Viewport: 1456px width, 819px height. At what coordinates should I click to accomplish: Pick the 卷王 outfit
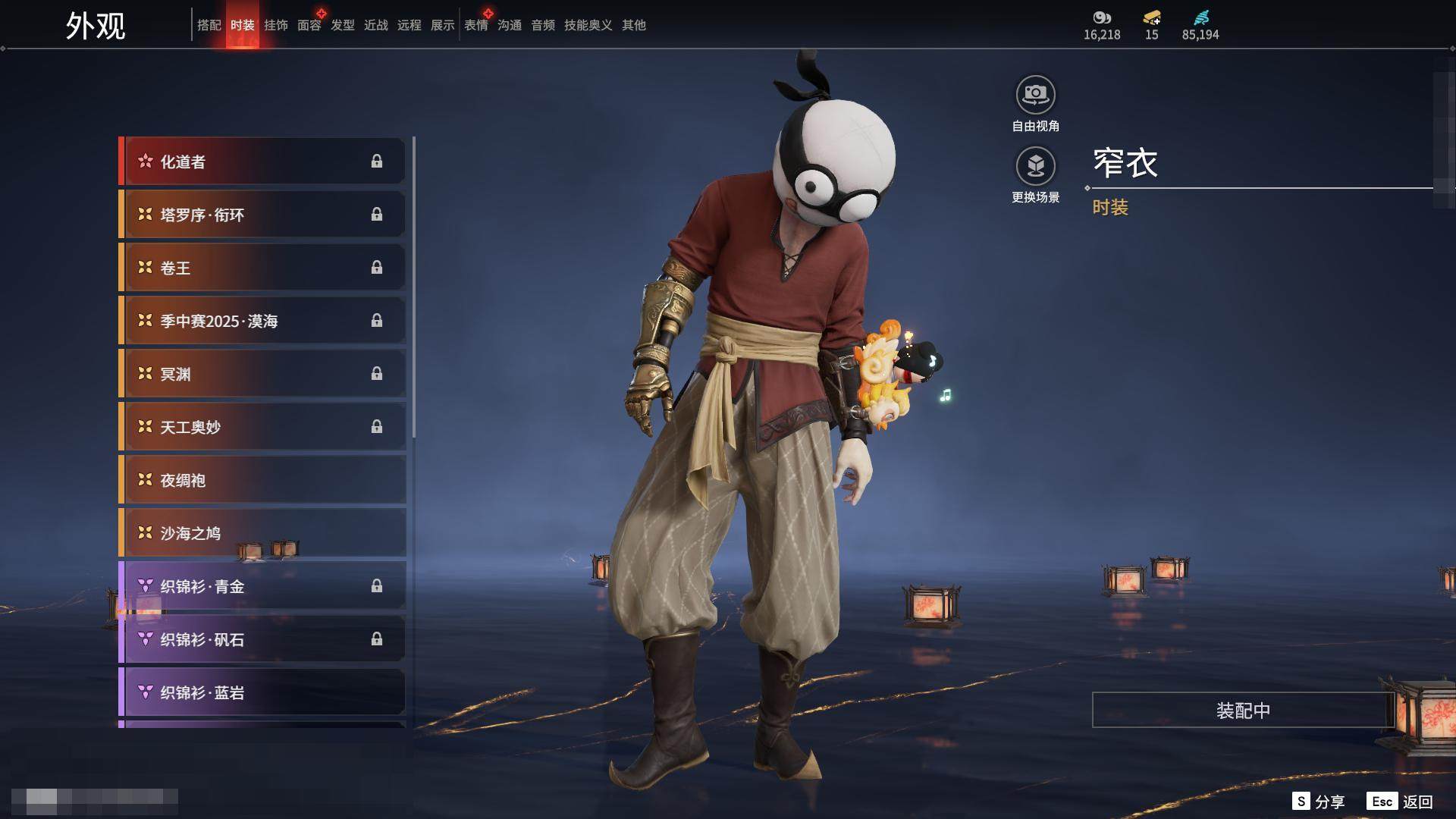click(262, 268)
